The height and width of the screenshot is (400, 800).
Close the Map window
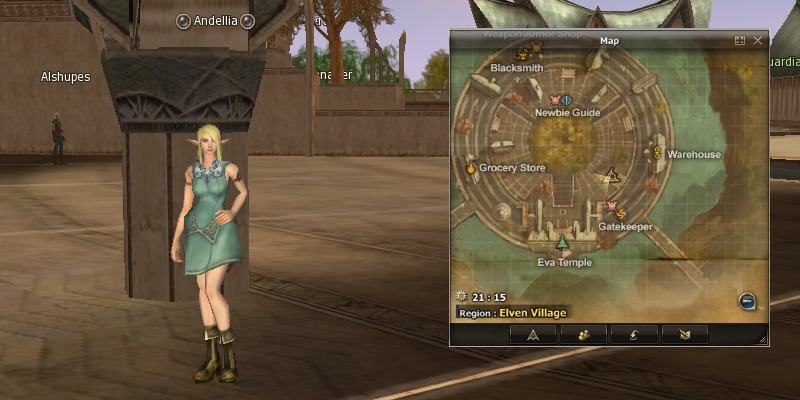coord(757,41)
